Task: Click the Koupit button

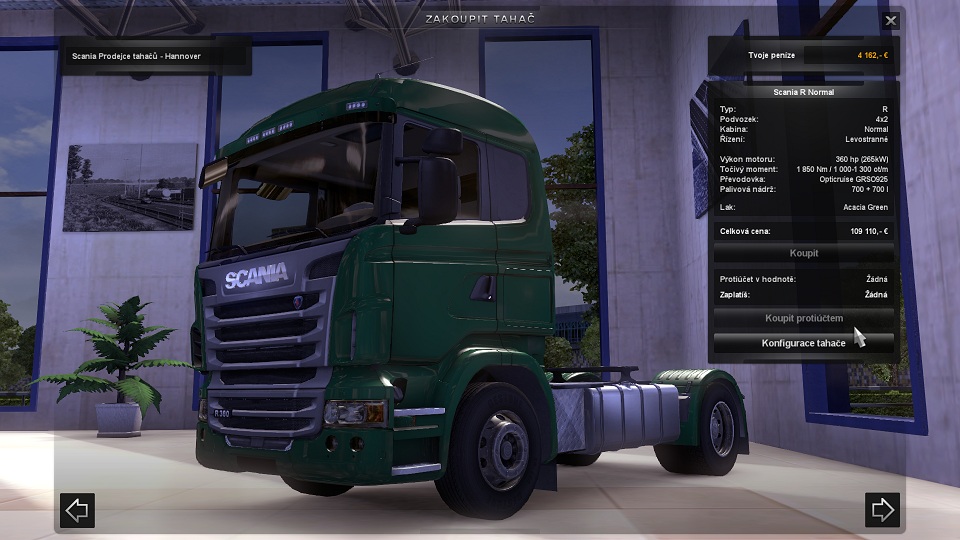Action: pyautogui.click(x=803, y=253)
